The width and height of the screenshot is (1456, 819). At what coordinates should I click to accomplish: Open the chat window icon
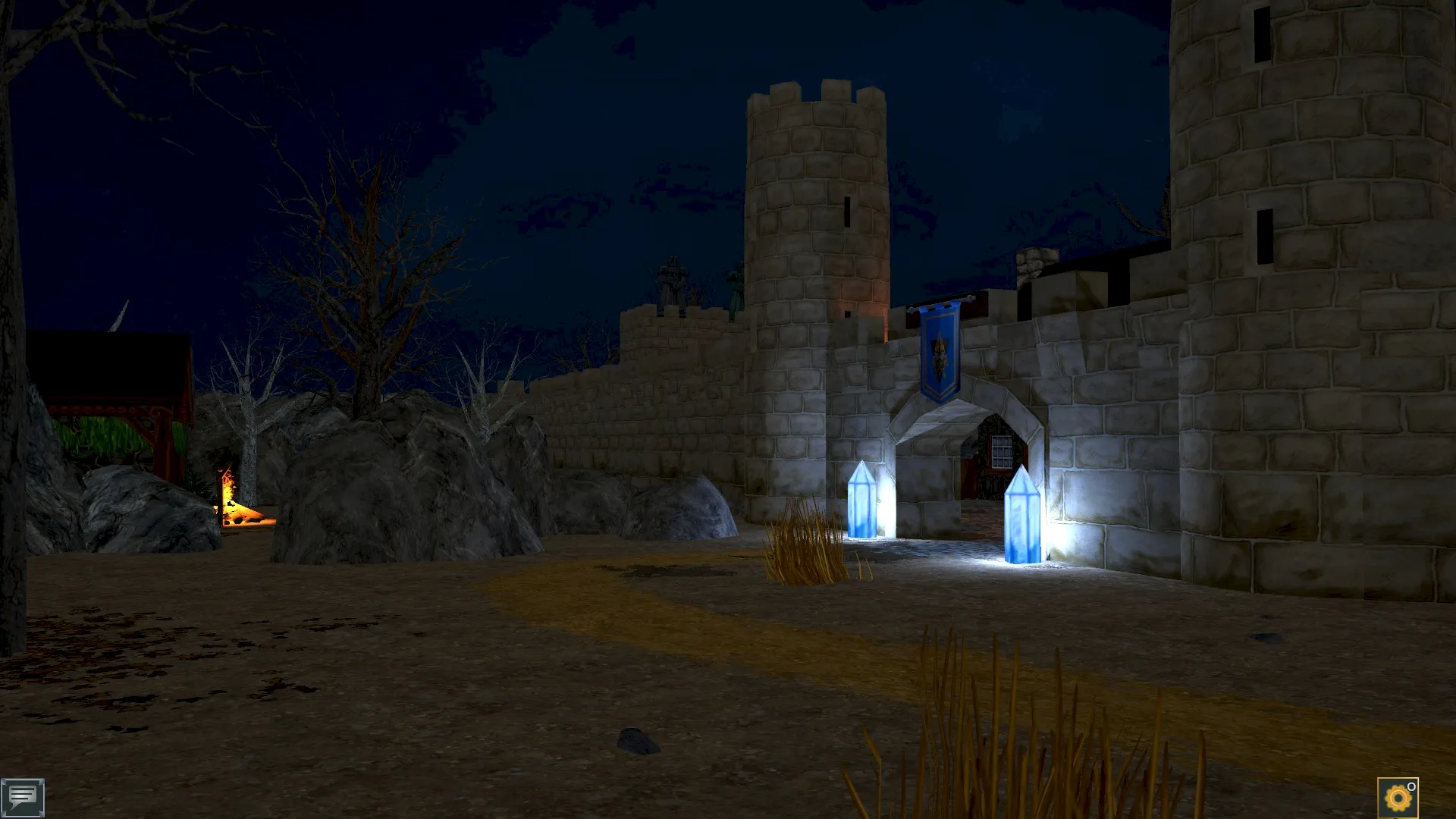coord(23,797)
